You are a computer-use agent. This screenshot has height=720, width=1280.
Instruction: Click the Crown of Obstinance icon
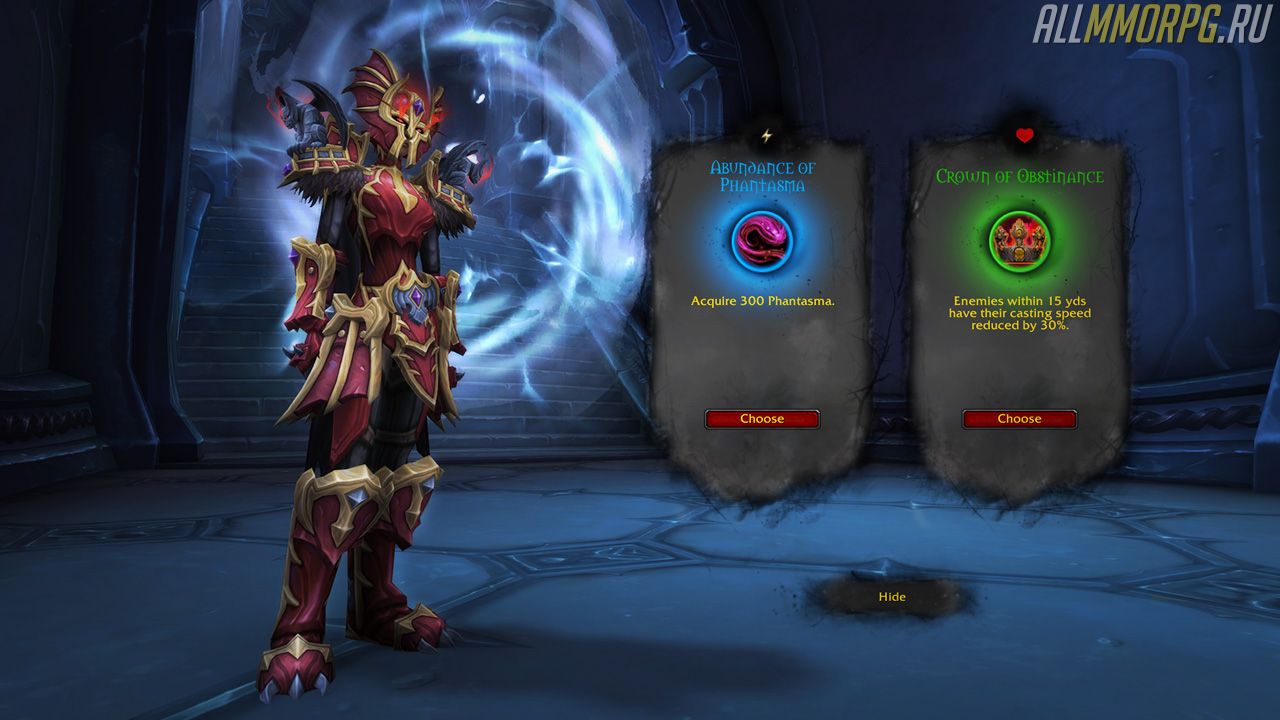tap(1019, 240)
